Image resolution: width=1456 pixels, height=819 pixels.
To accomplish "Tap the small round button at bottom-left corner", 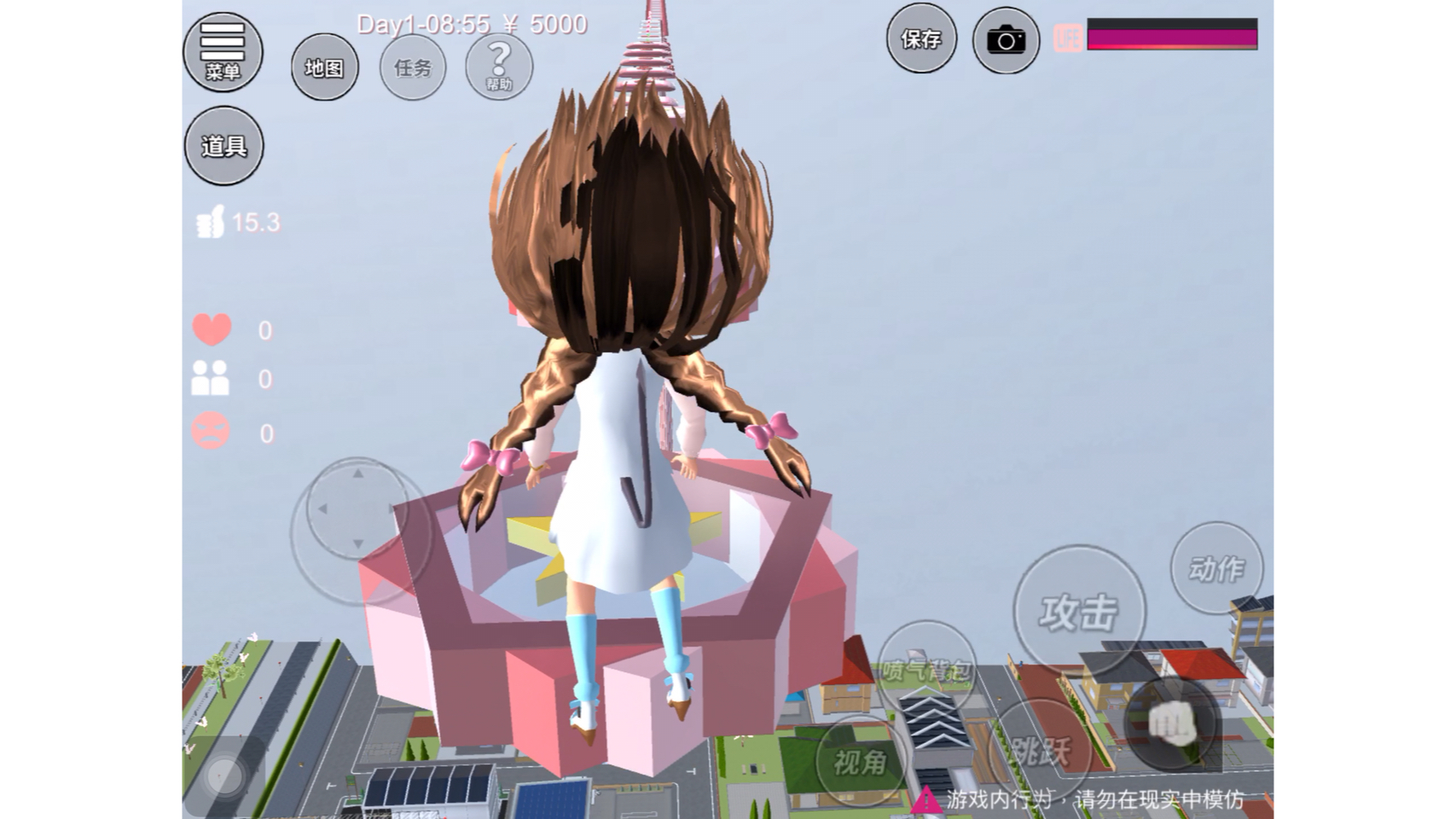I will point(225,776).
